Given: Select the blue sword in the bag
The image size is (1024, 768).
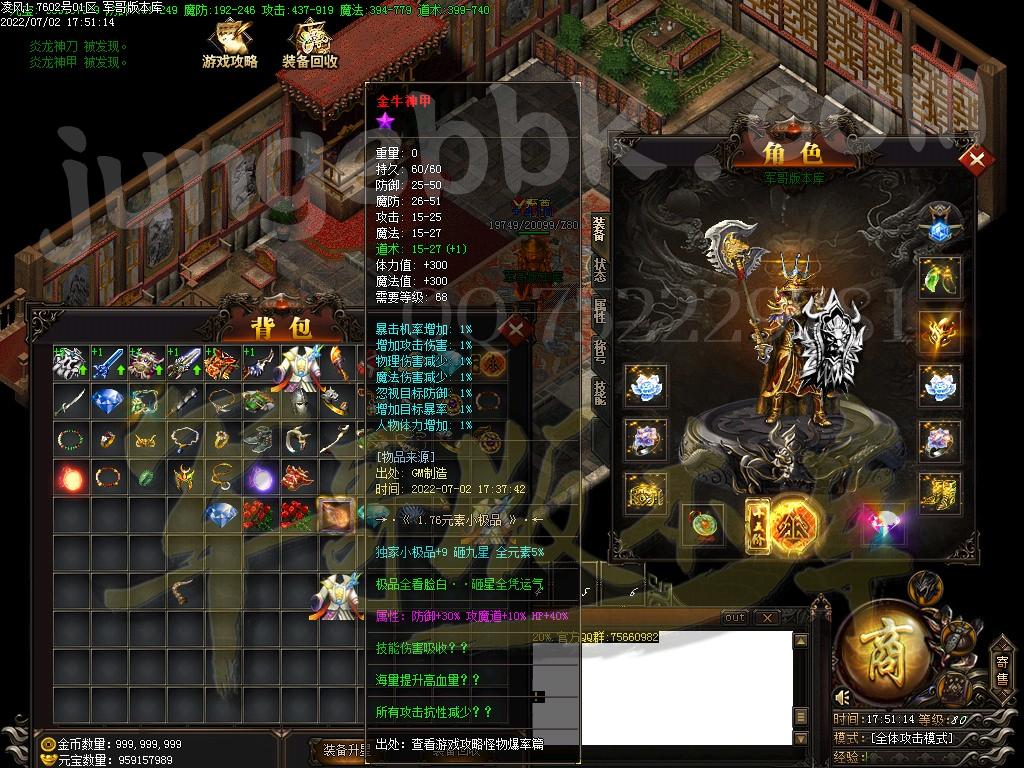Looking at the screenshot, I should point(110,364).
